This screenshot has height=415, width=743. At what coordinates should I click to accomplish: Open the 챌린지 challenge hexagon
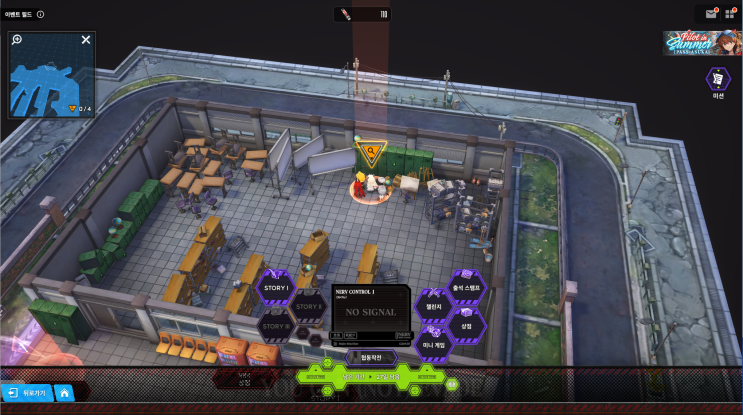pos(433,306)
